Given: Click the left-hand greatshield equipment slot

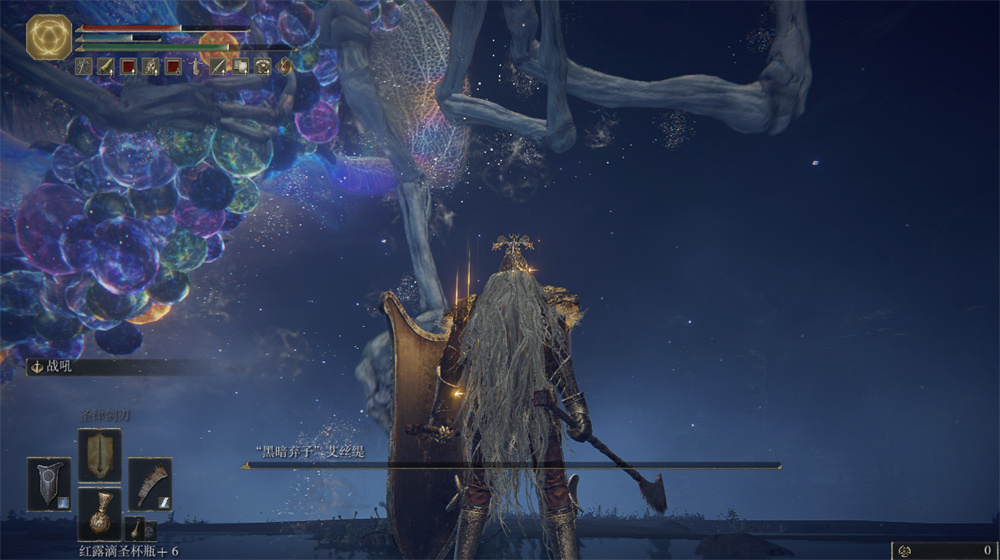Looking at the screenshot, I should coord(48,483).
